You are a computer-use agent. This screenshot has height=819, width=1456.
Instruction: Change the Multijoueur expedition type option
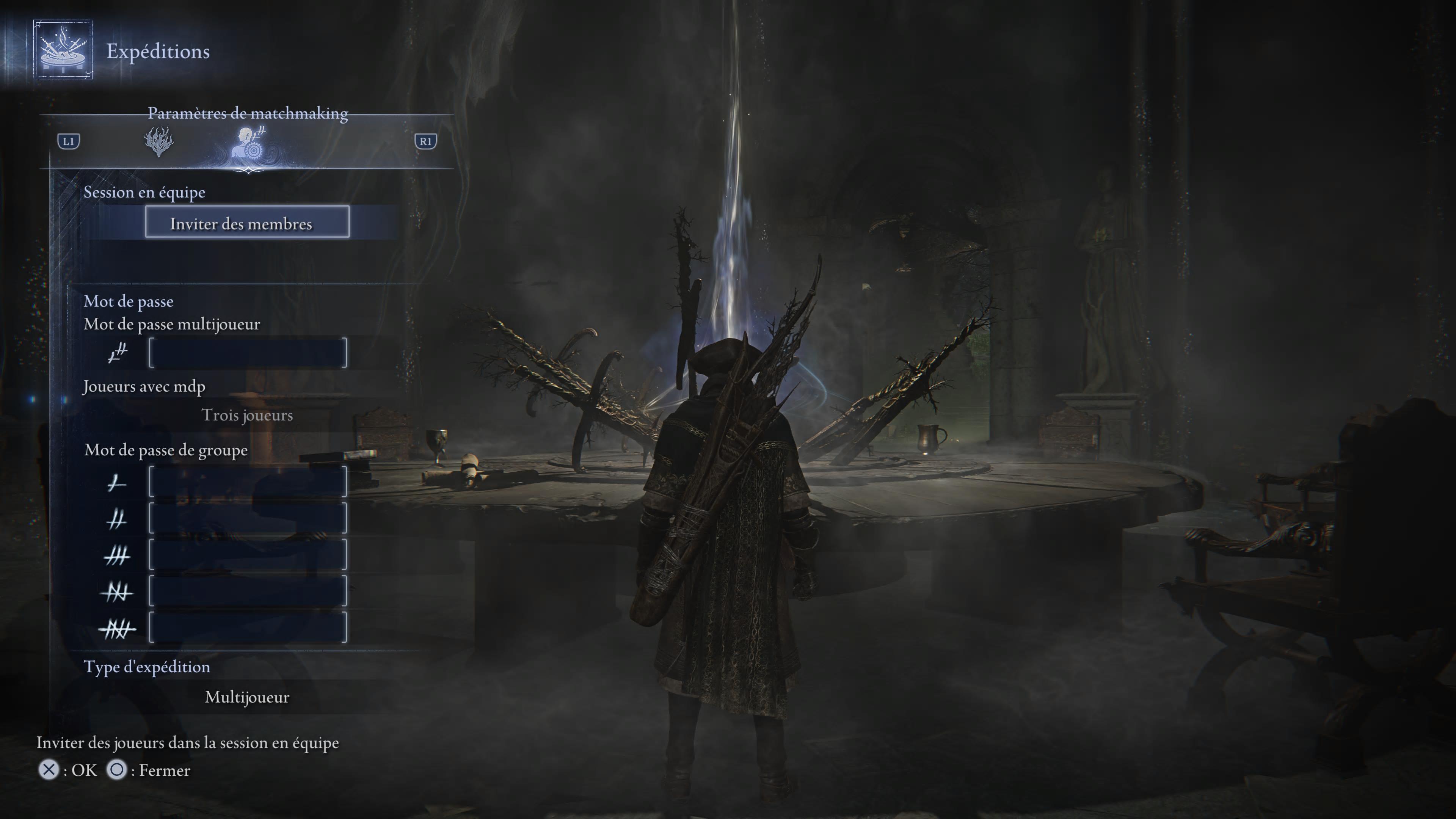pos(247,697)
